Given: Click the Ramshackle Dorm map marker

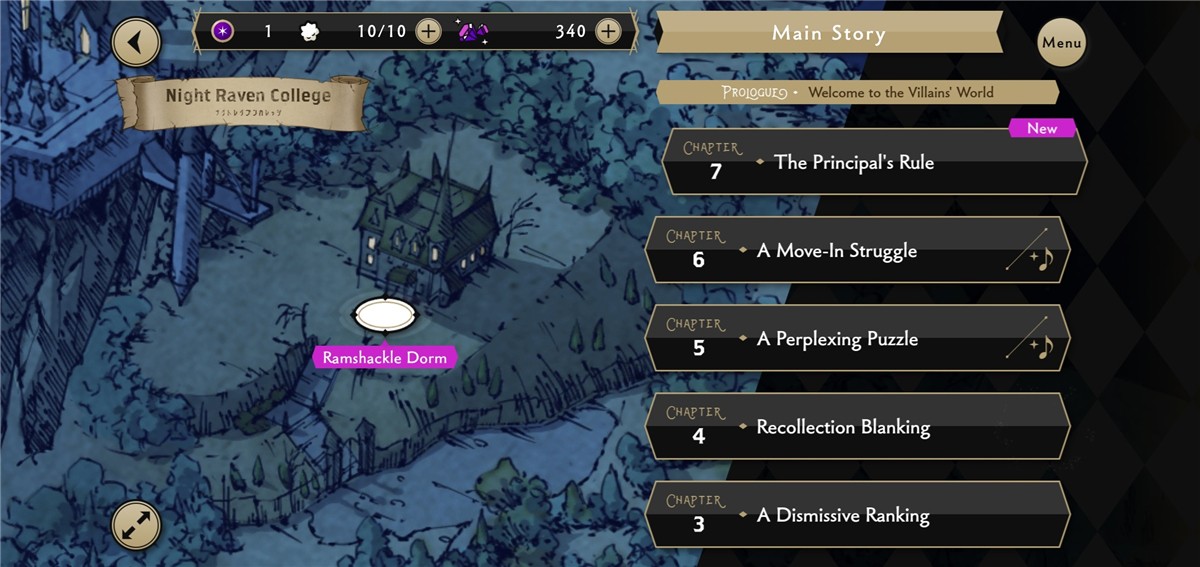Looking at the screenshot, I should 385,316.
